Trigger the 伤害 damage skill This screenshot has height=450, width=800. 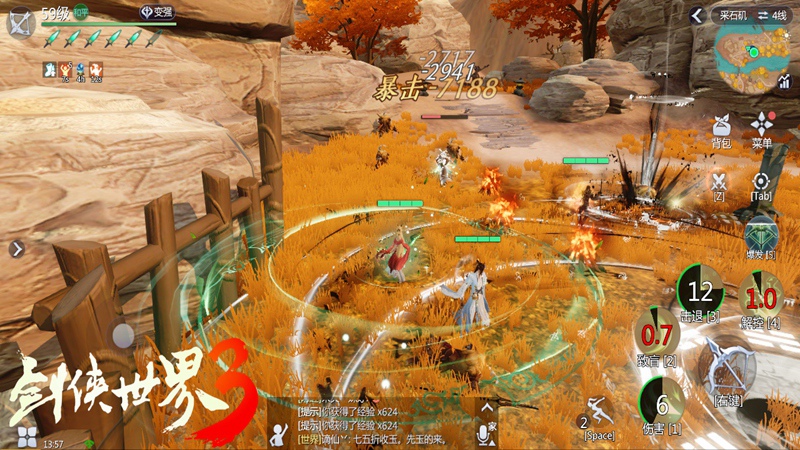click(661, 404)
